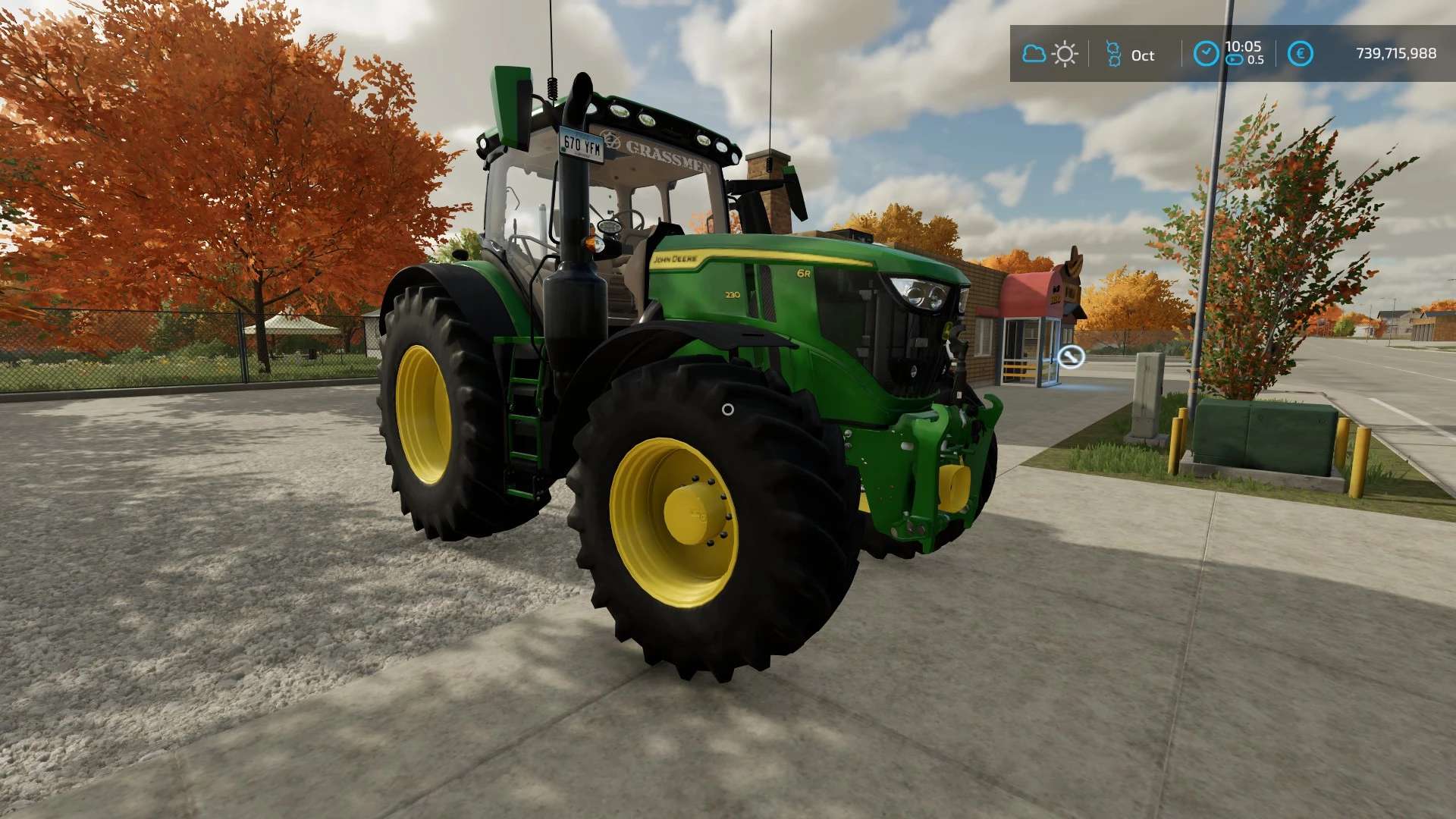This screenshot has height=819, width=1456.
Task: Click the clock icon next to 10:05
Action: coord(1206,52)
